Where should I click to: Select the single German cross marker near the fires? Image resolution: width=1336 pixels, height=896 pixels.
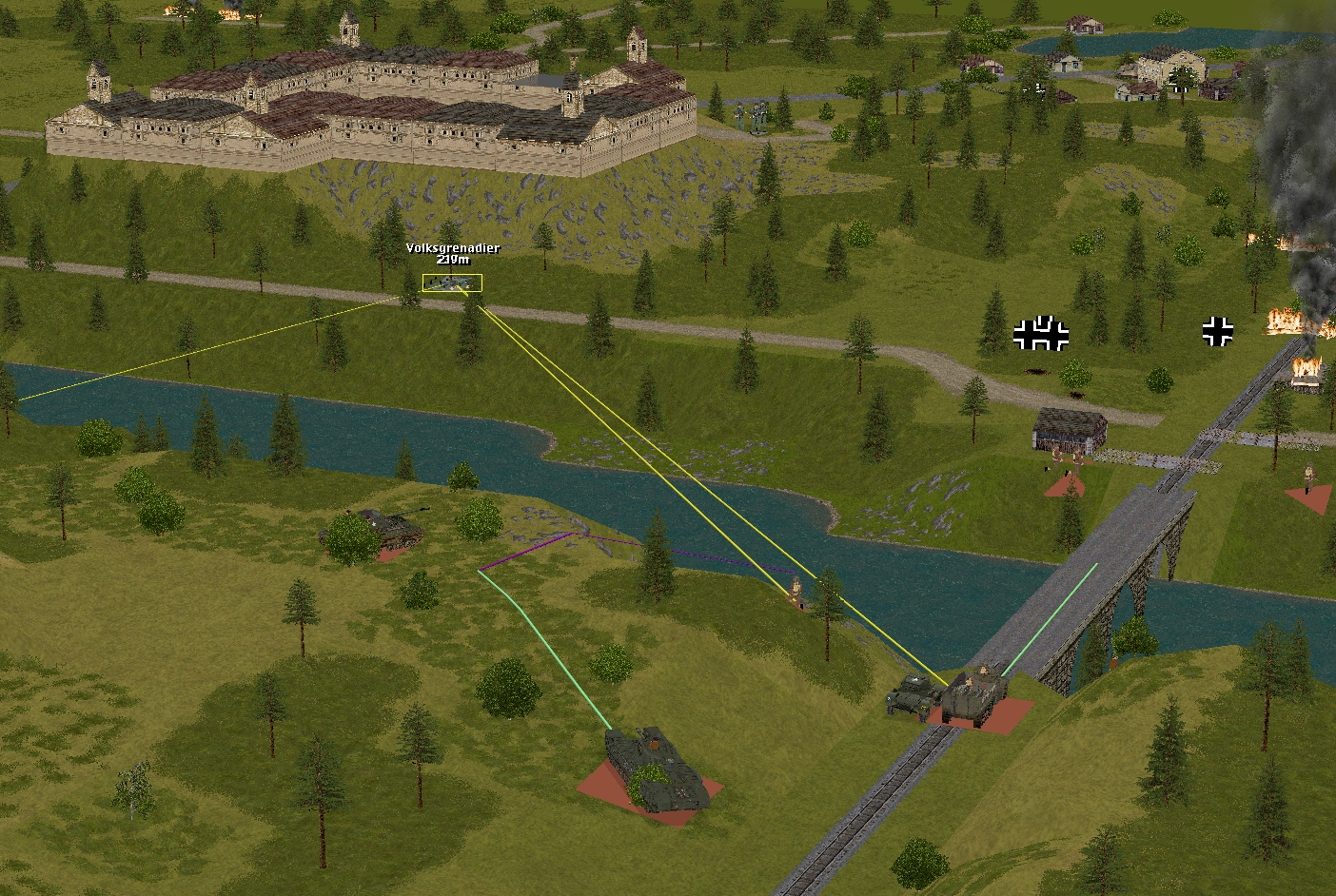click(1217, 331)
